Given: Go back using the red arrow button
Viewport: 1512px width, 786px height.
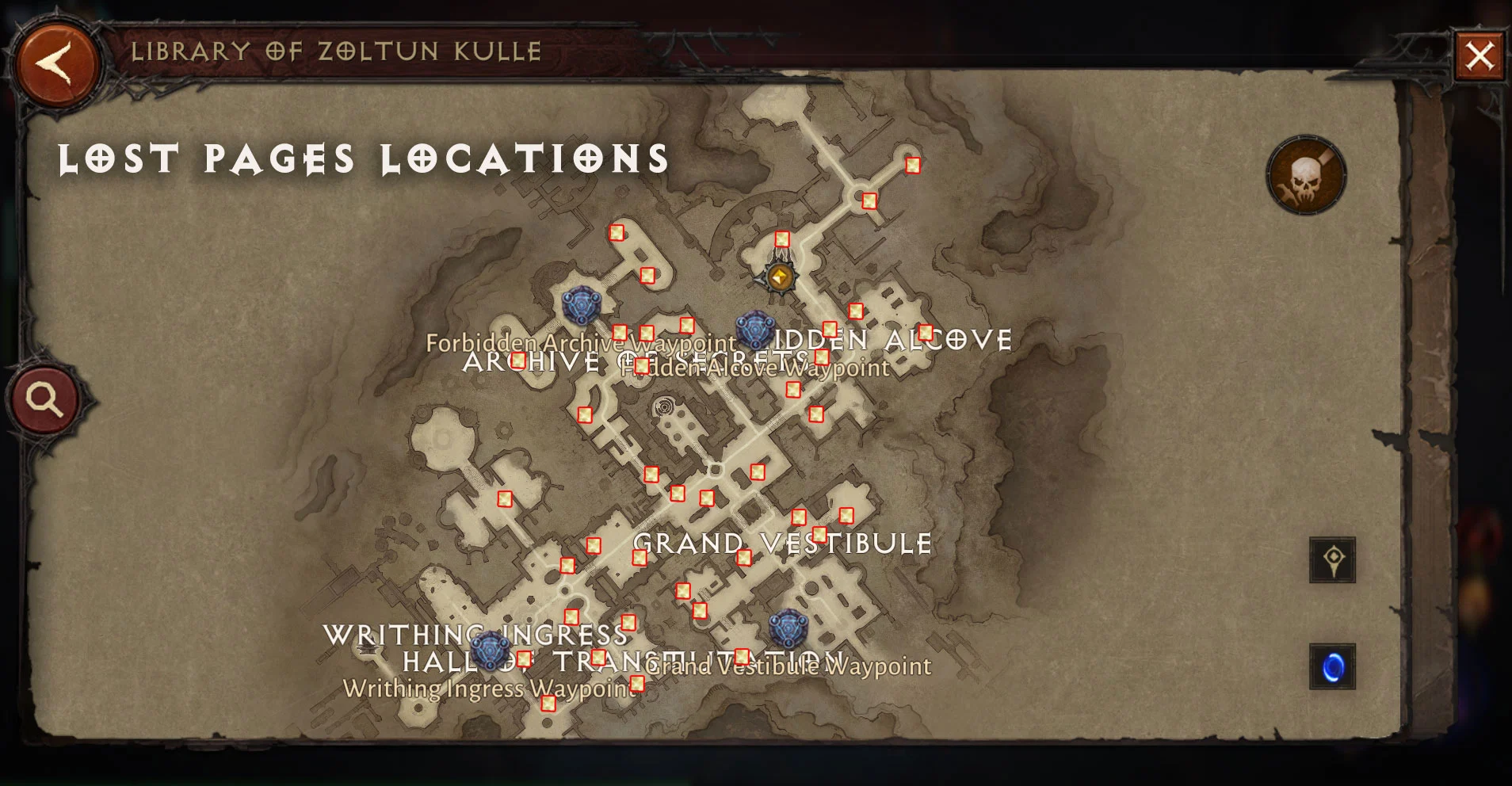Looking at the screenshot, I should 56,63.
